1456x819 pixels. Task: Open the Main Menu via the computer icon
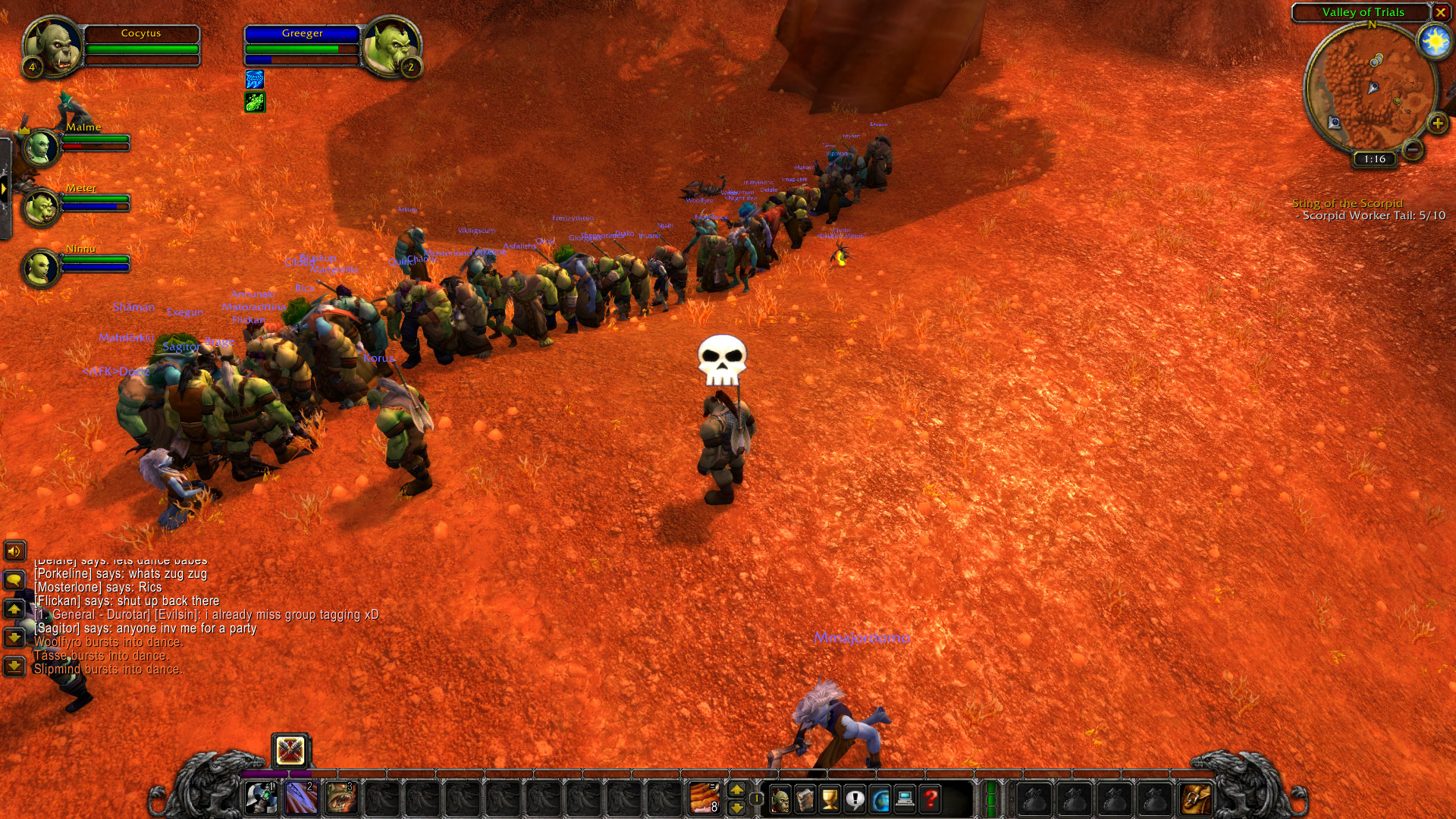tap(905, 796)
